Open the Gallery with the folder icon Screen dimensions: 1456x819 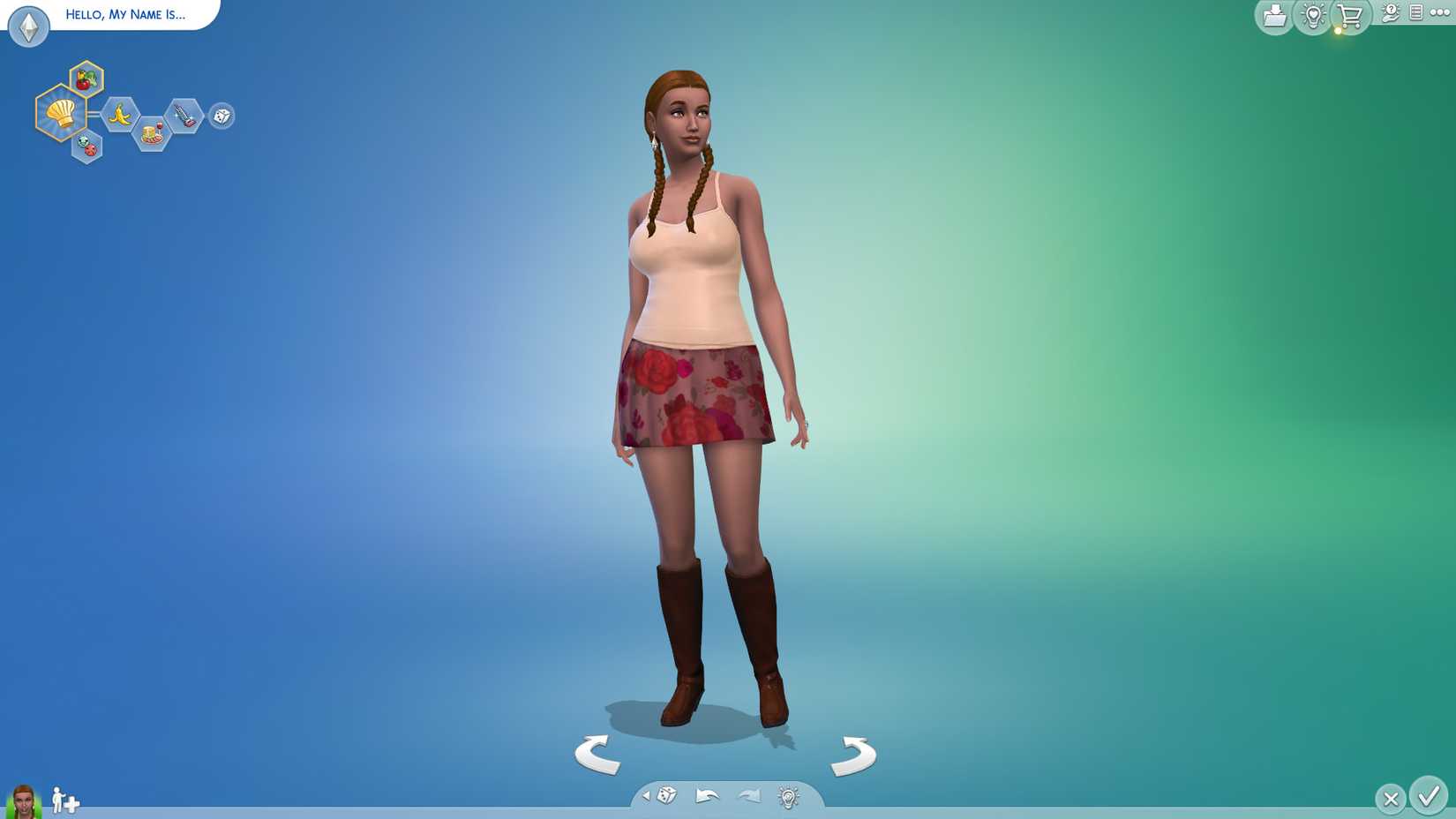[x=1273, y=15]
